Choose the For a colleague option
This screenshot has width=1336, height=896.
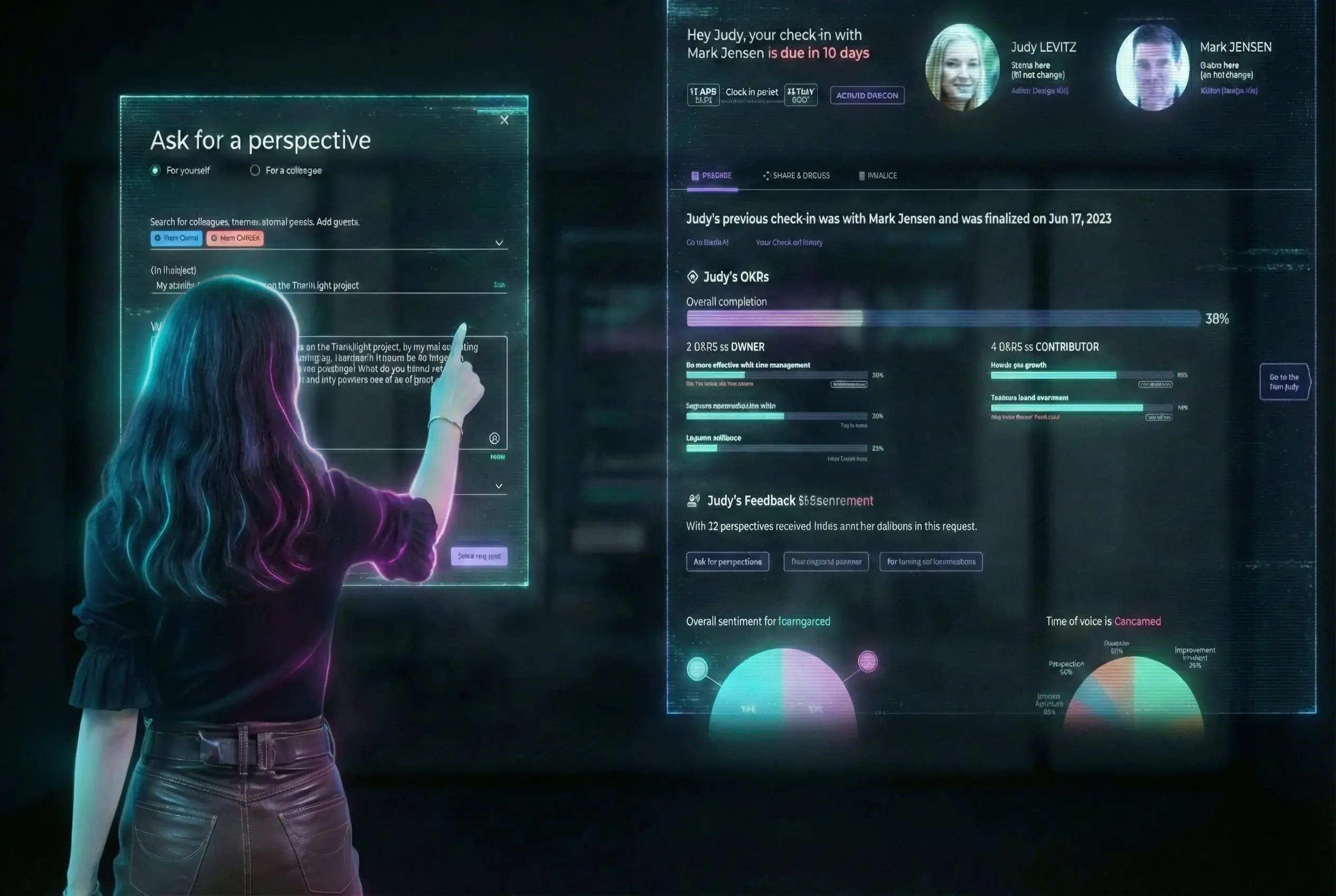(x=255, y=170)
